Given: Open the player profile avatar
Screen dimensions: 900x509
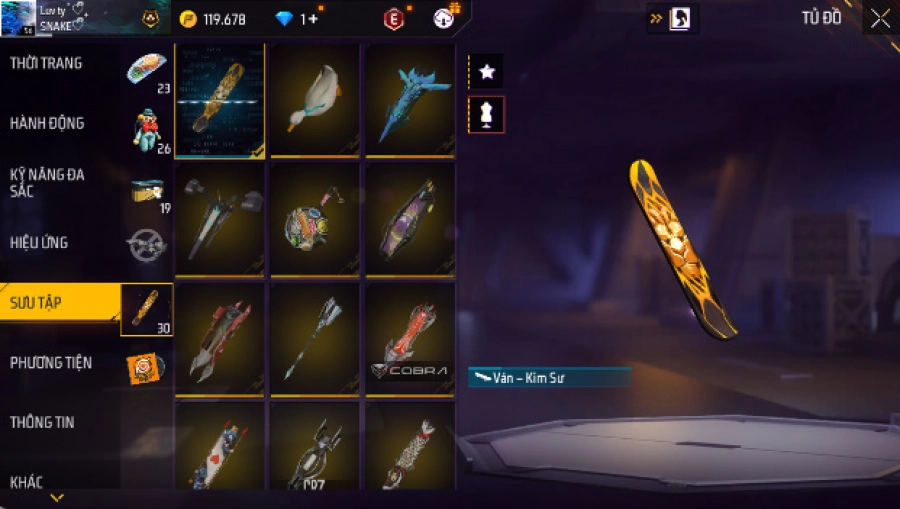Looking at the screenshot, I should tap(18, 17).
